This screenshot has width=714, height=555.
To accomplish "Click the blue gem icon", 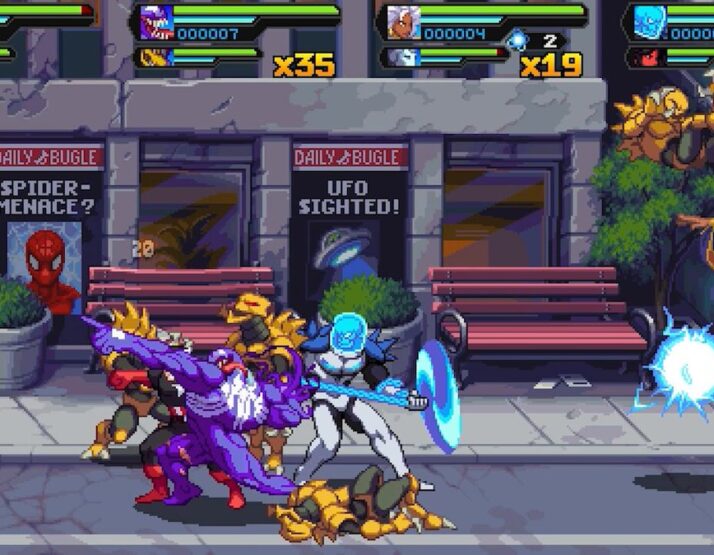I will coord(517,41).
